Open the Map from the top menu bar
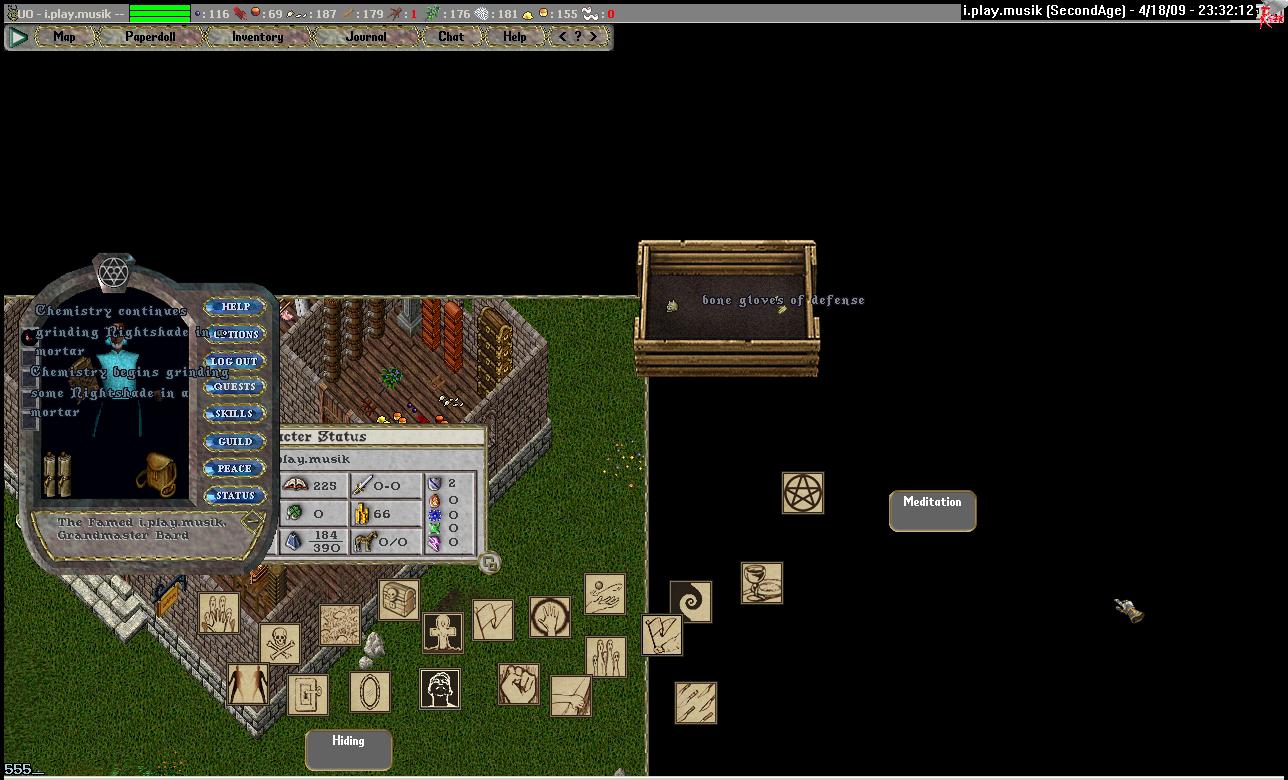The width and height of the screenshot is (1288, 780). point(64,37)
